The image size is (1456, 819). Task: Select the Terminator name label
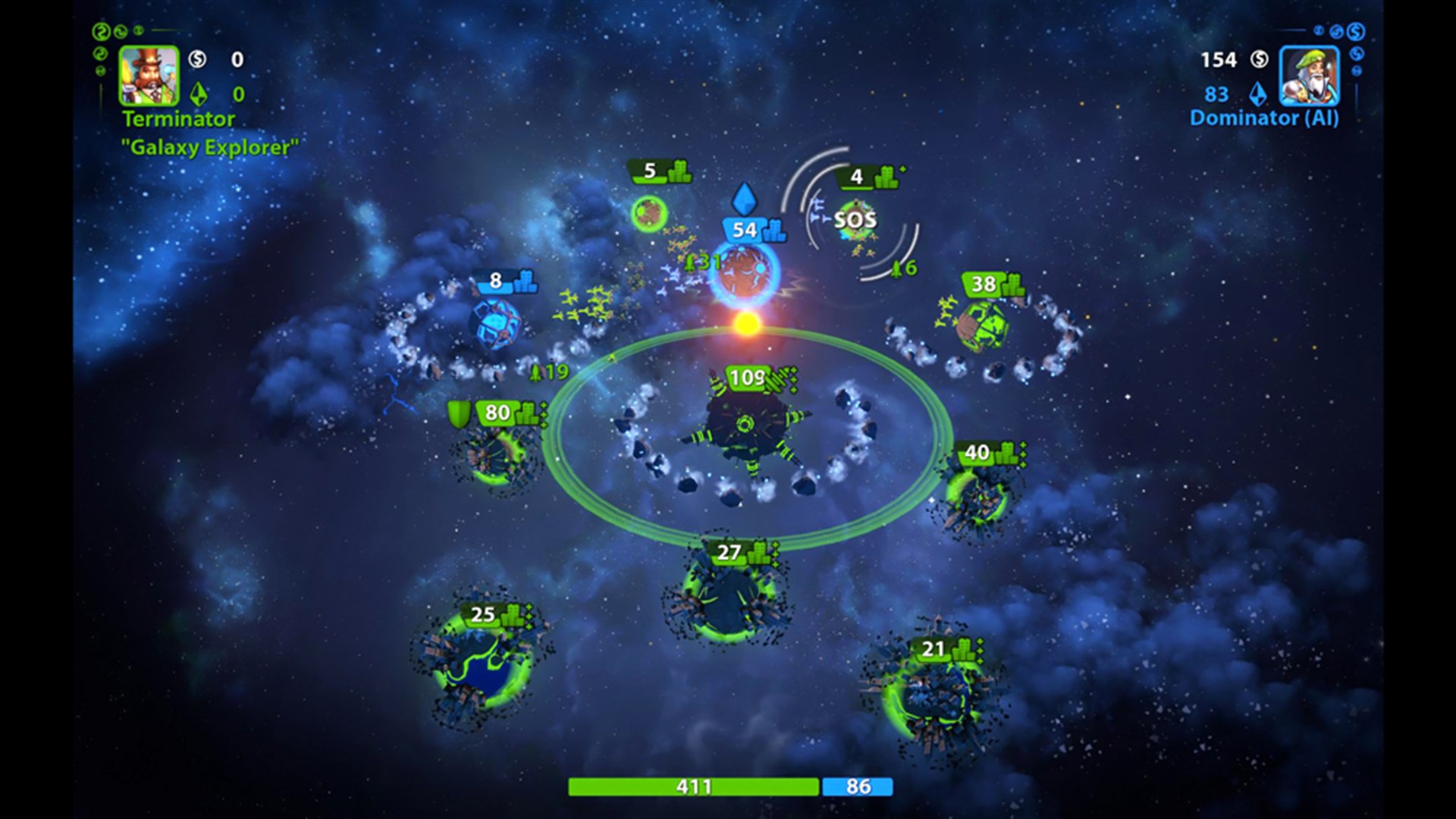[x=178, y=119]
